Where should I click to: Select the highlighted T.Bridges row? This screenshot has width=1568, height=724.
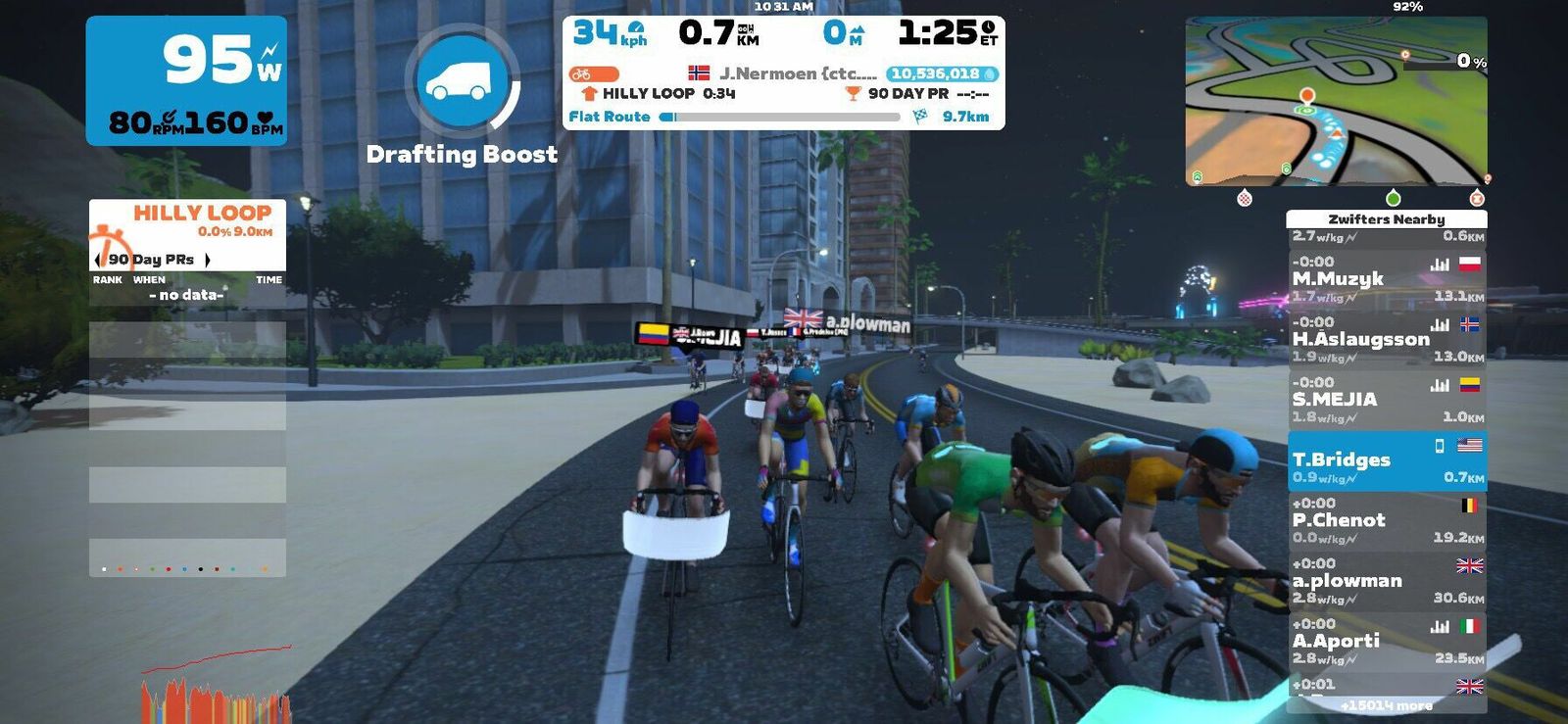pos(1386,460)
